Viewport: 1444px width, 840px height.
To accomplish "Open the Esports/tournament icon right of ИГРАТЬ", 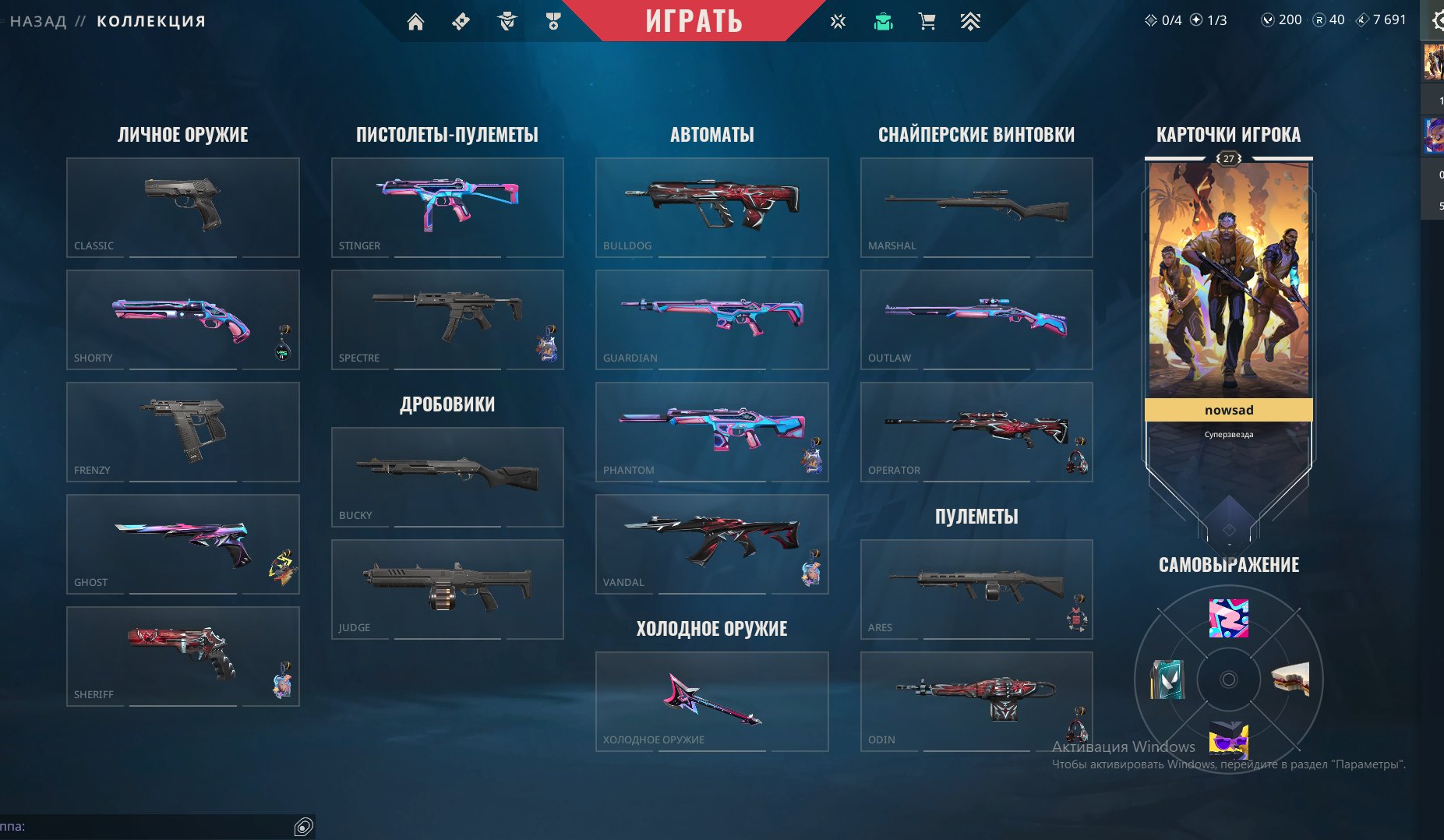I will point(838,21).
